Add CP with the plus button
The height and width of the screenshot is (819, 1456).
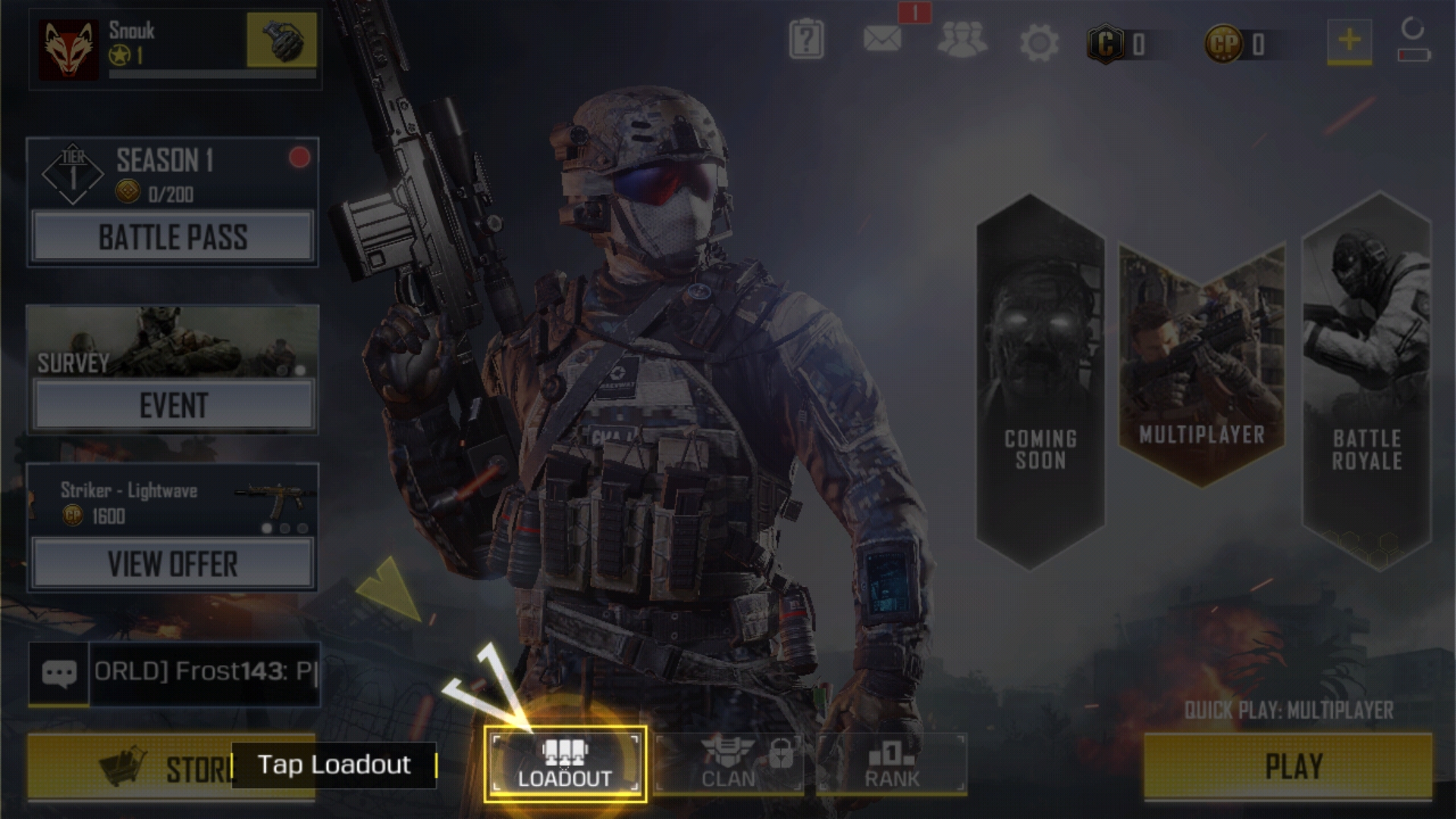point(1349,40)
